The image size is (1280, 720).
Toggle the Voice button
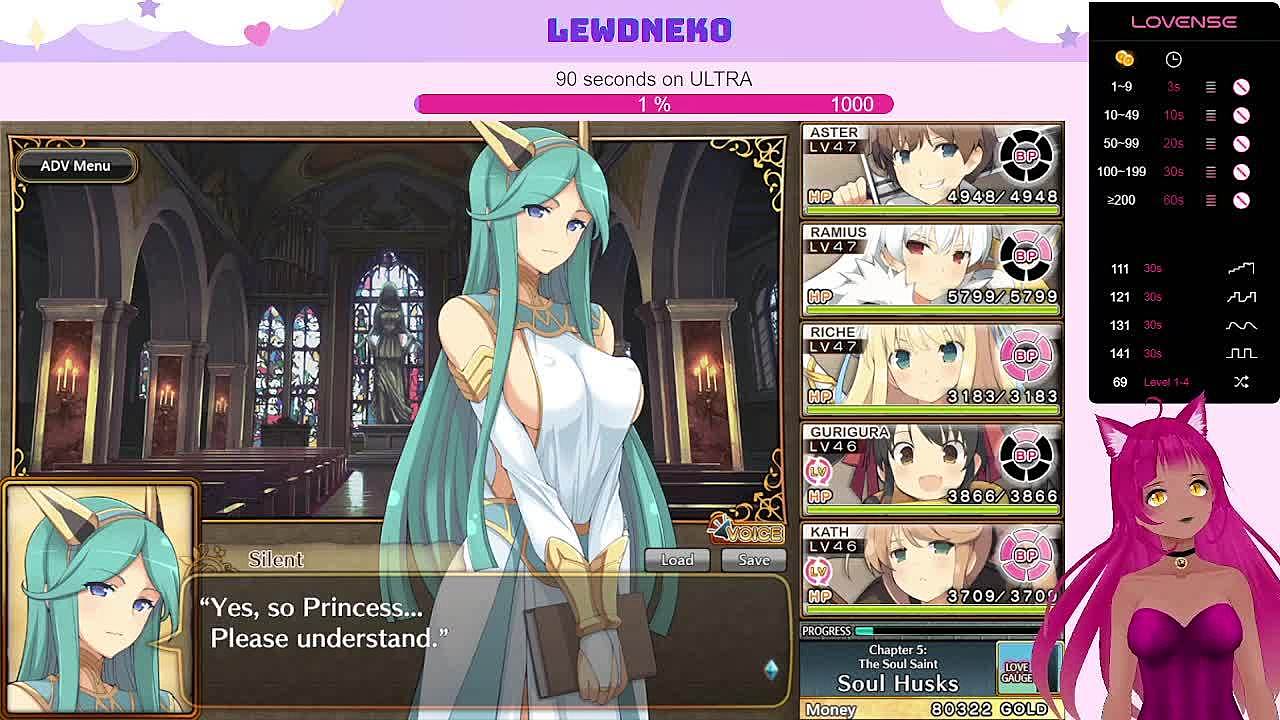tap(746, 531)
